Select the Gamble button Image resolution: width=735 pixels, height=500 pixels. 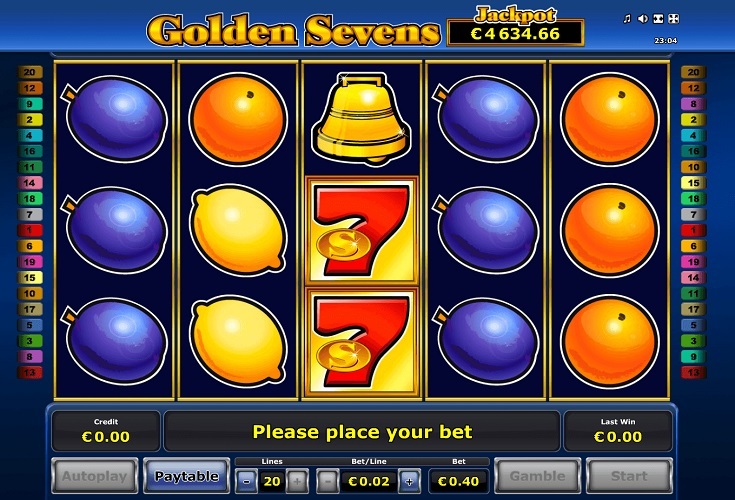click(x=538, y=476)
